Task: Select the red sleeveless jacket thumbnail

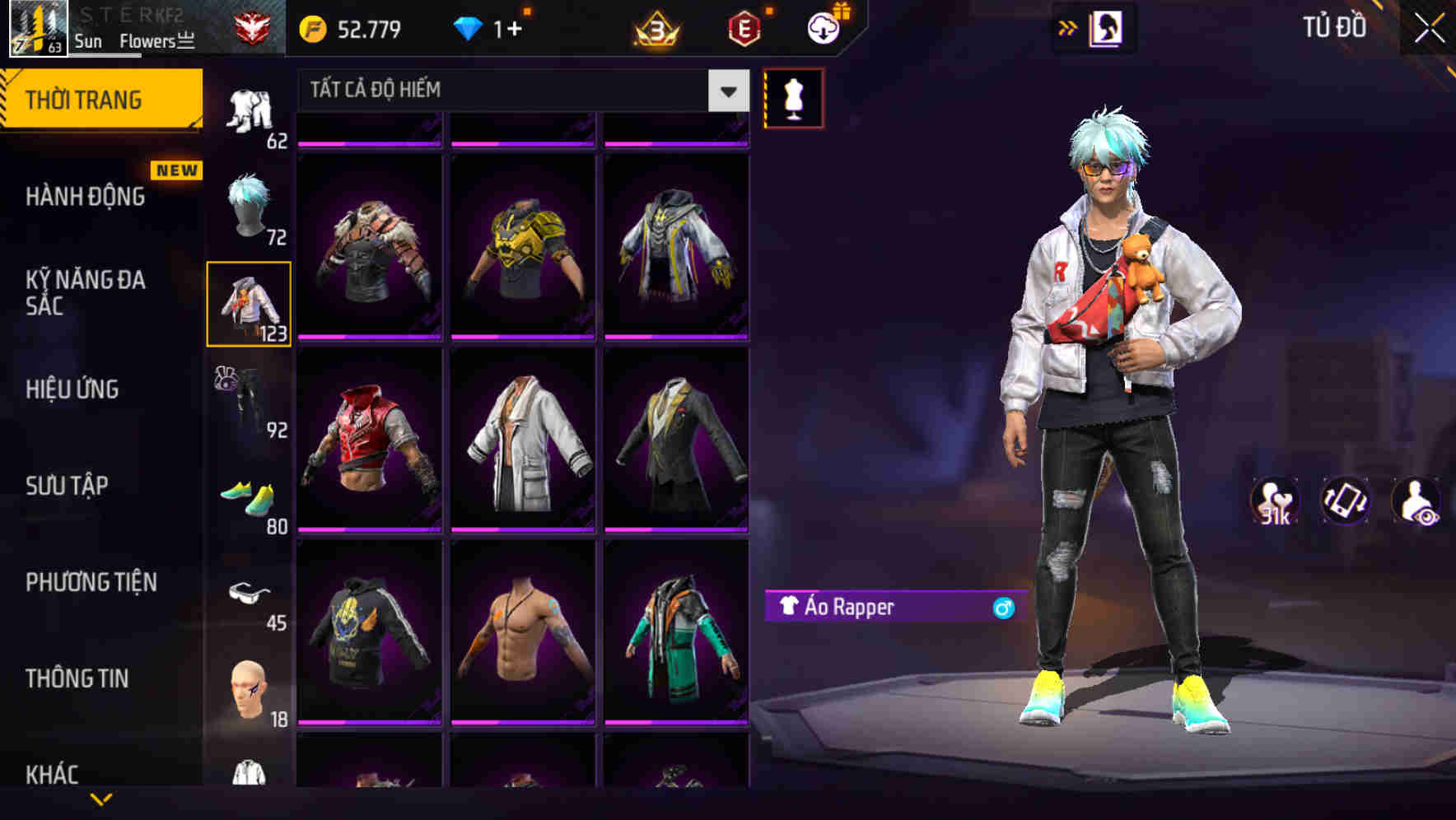Action: (370, 437)
